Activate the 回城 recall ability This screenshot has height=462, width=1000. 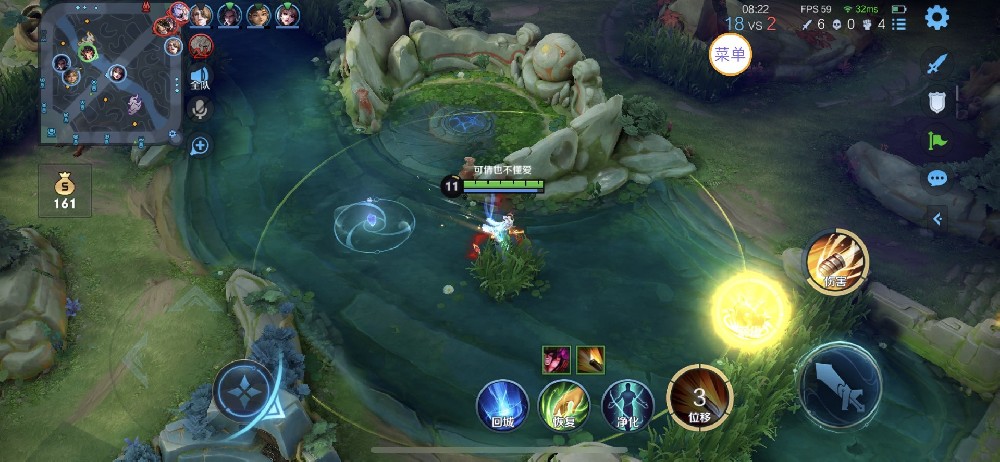(x=502, y=405)
